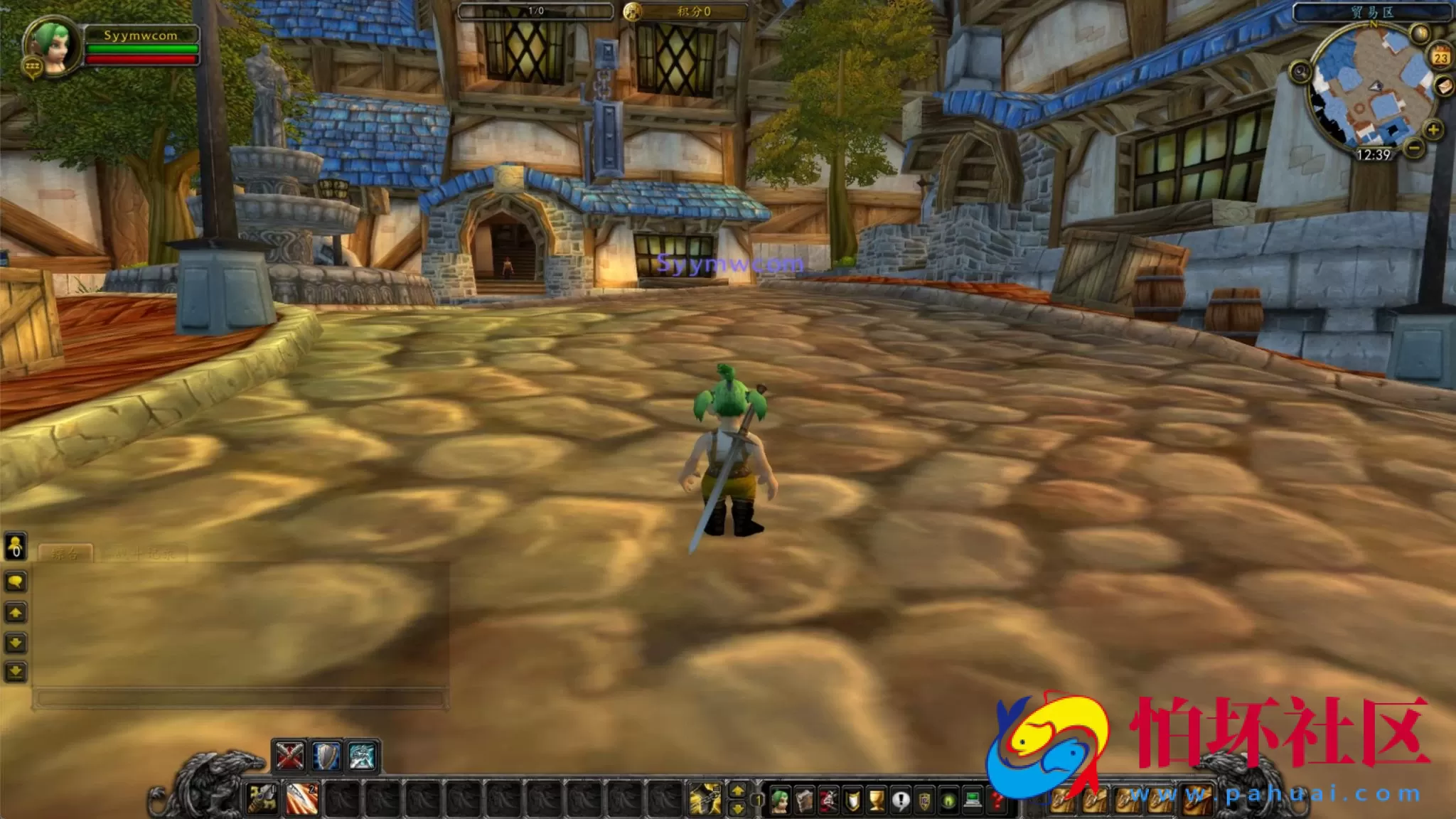Click the mail envelope icon near the minimap

point(1445,87)
